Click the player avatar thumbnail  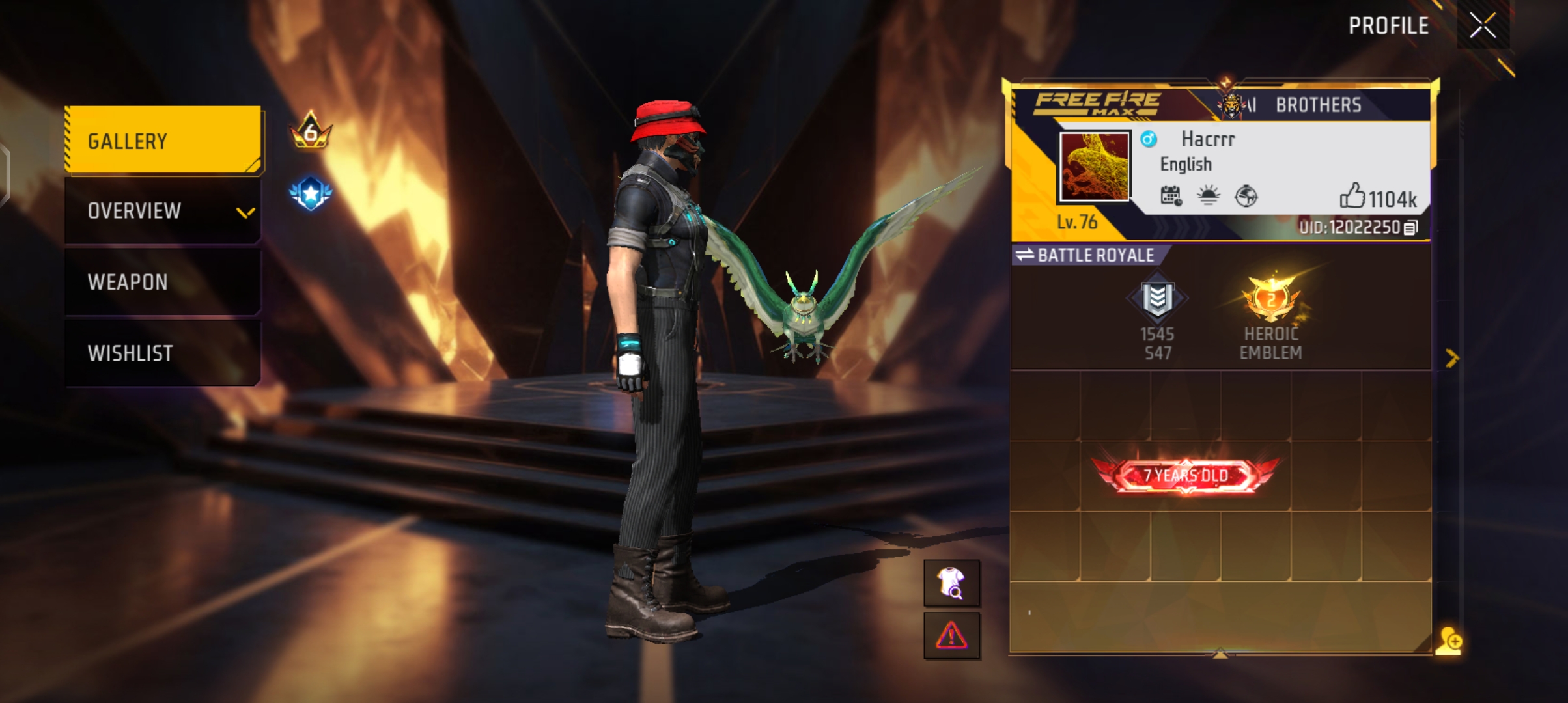1094,167
